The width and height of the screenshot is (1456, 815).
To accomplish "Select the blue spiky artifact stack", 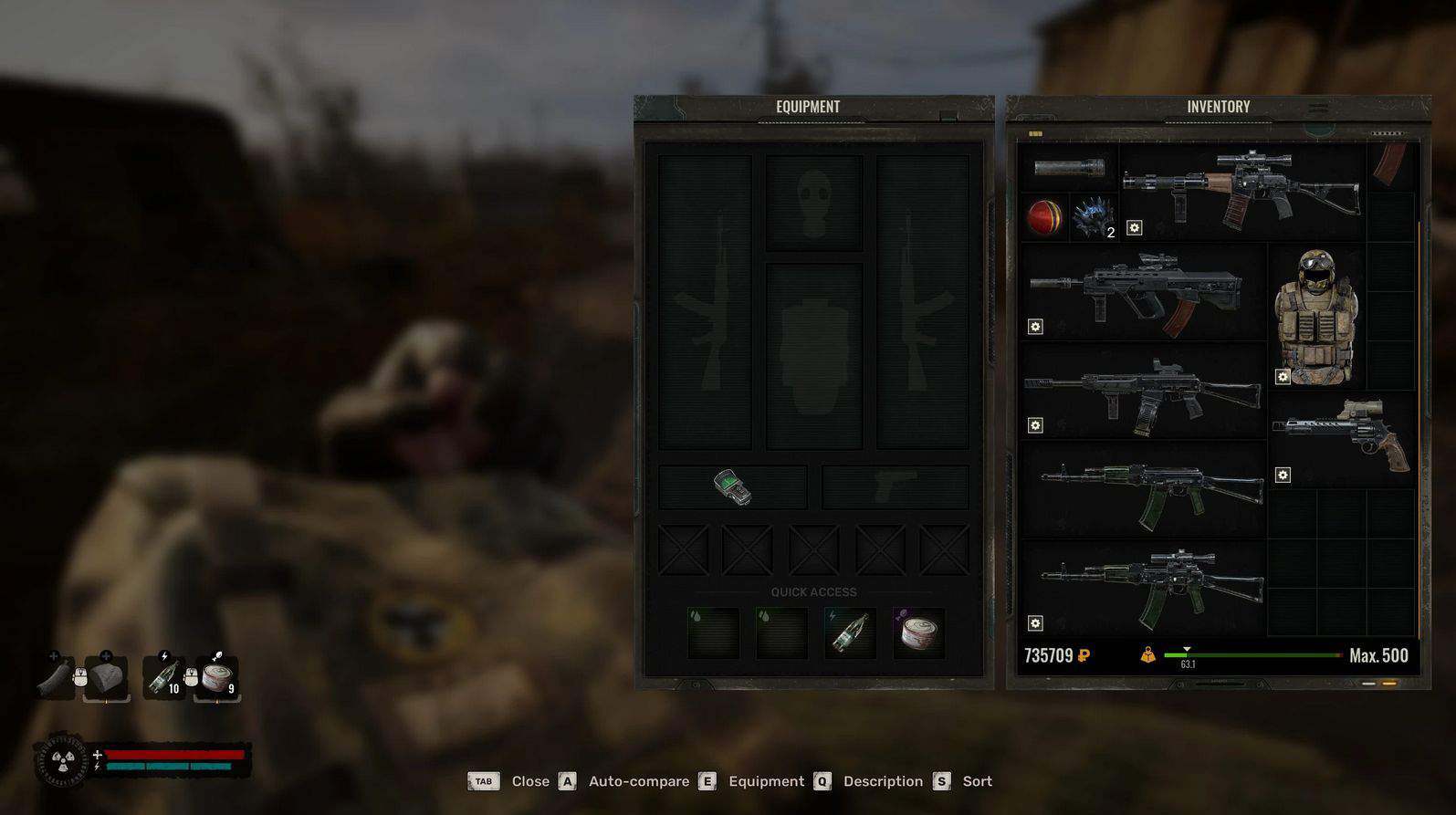I will (x=1093, y=218).
